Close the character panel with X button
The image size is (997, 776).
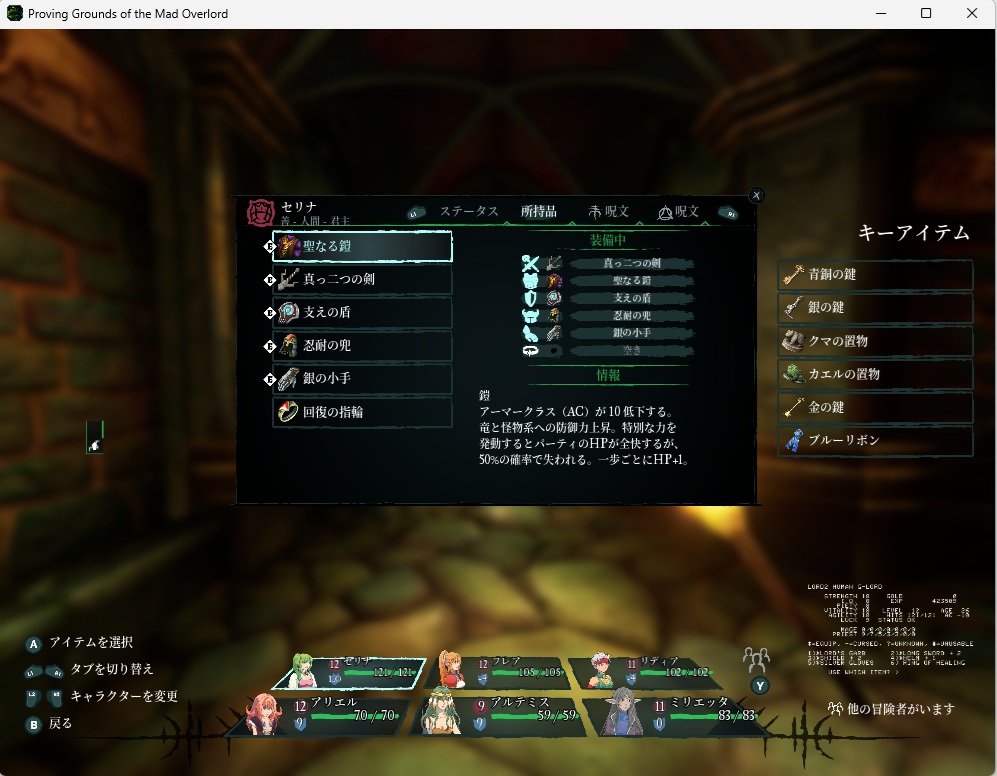click(756, 196)
